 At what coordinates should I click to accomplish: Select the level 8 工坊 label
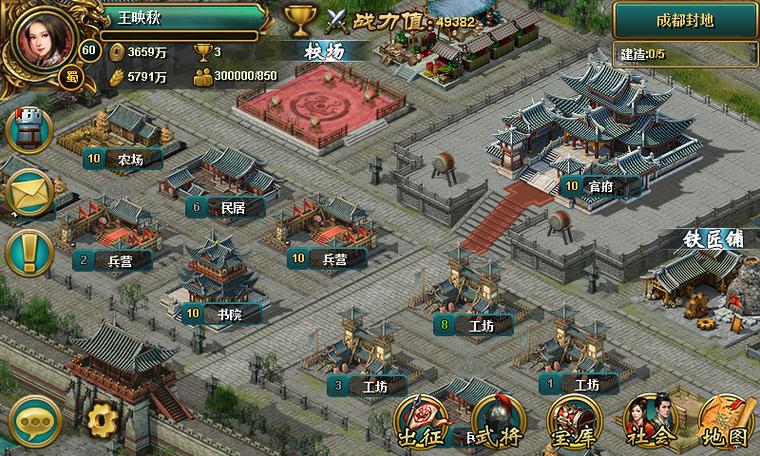[474, 325]
